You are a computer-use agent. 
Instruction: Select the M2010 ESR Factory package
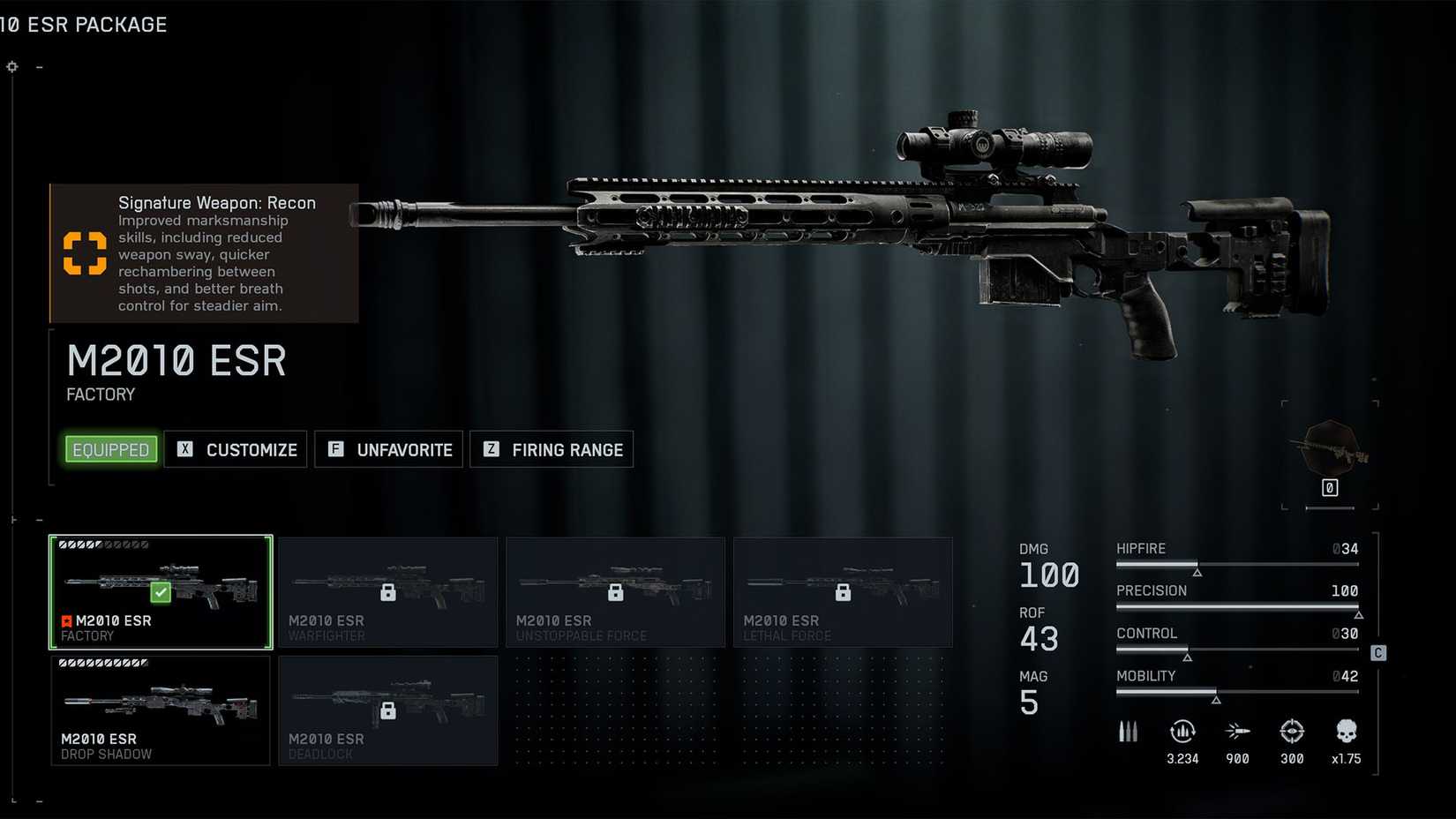click(x=161, y=592)
